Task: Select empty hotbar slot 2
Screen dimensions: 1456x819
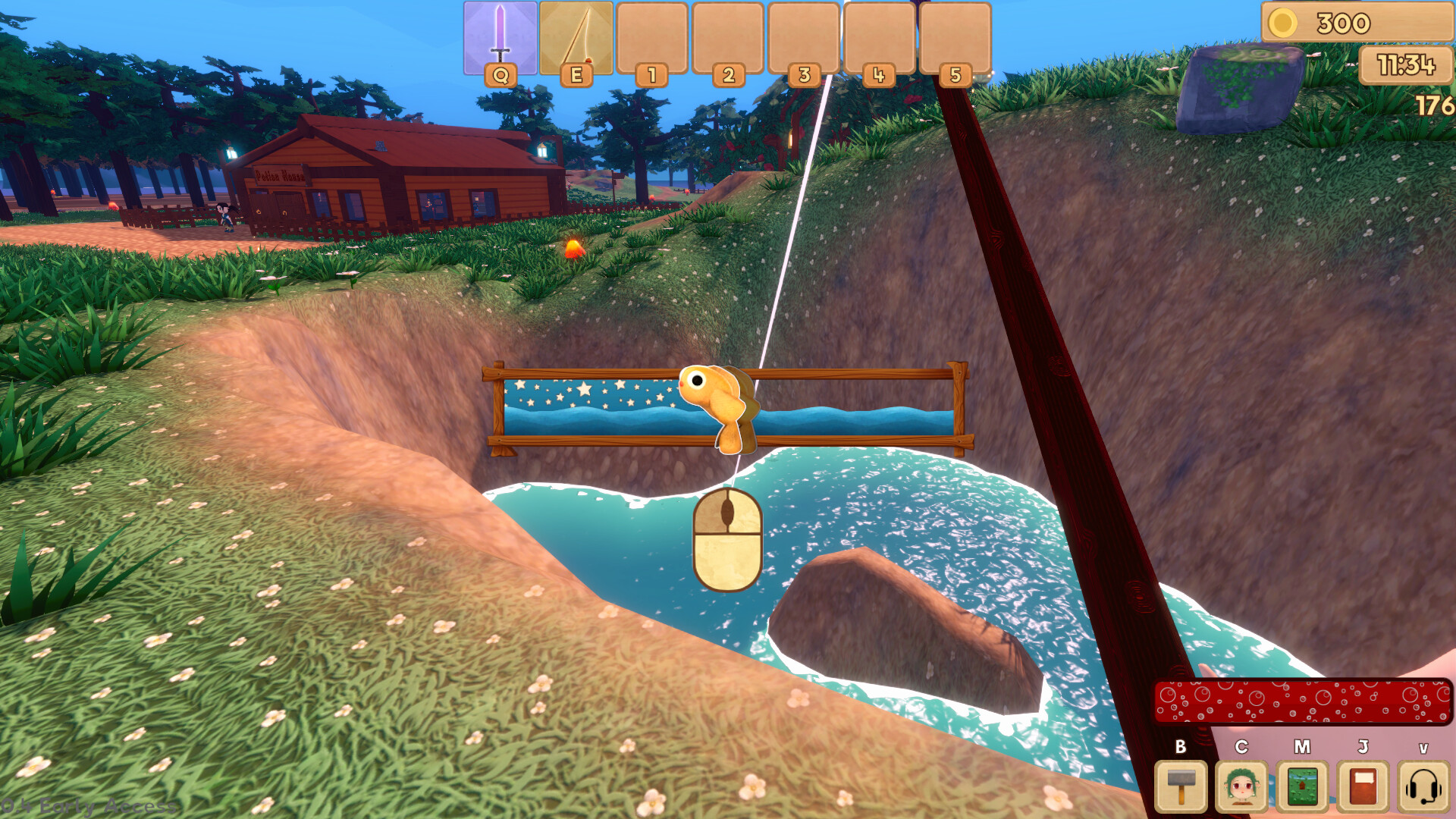Action: [728, 38]
